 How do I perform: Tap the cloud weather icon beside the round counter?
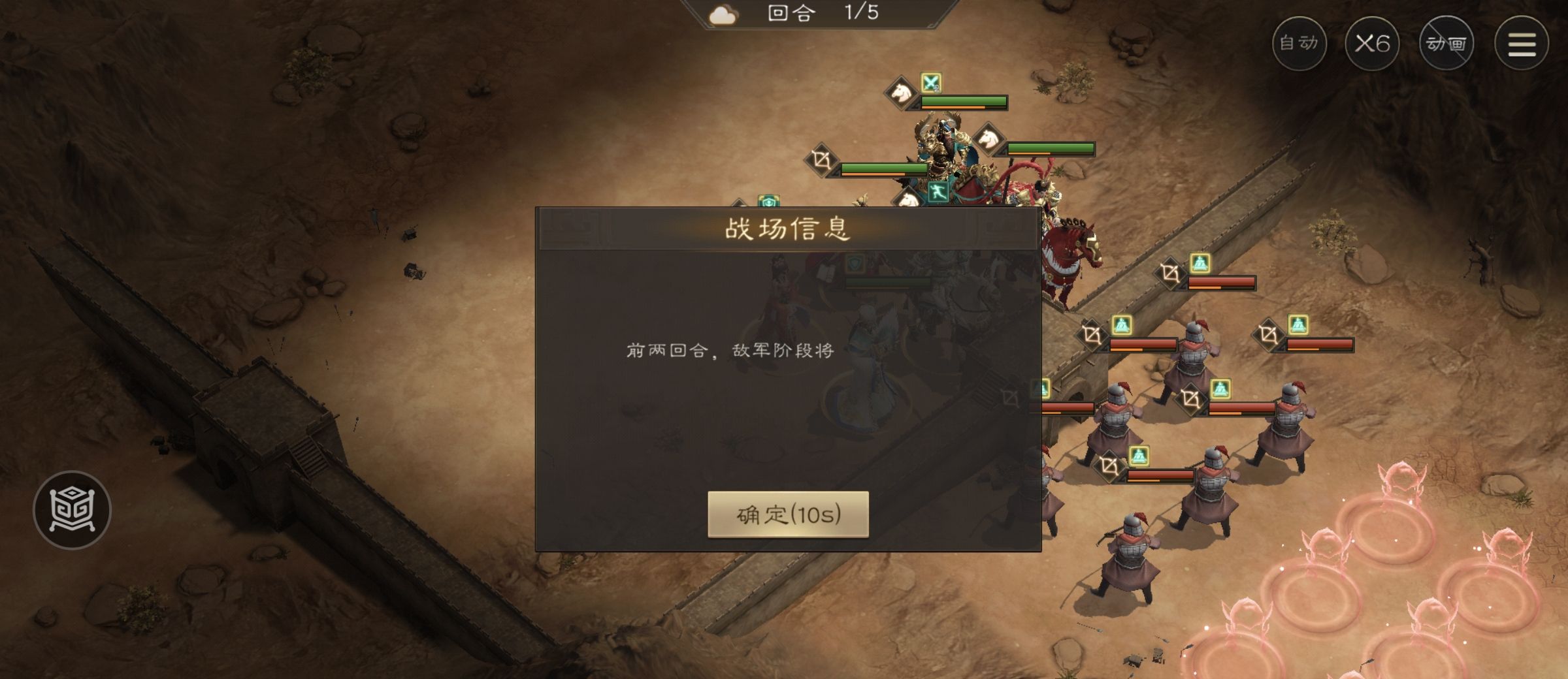point(722,14)
